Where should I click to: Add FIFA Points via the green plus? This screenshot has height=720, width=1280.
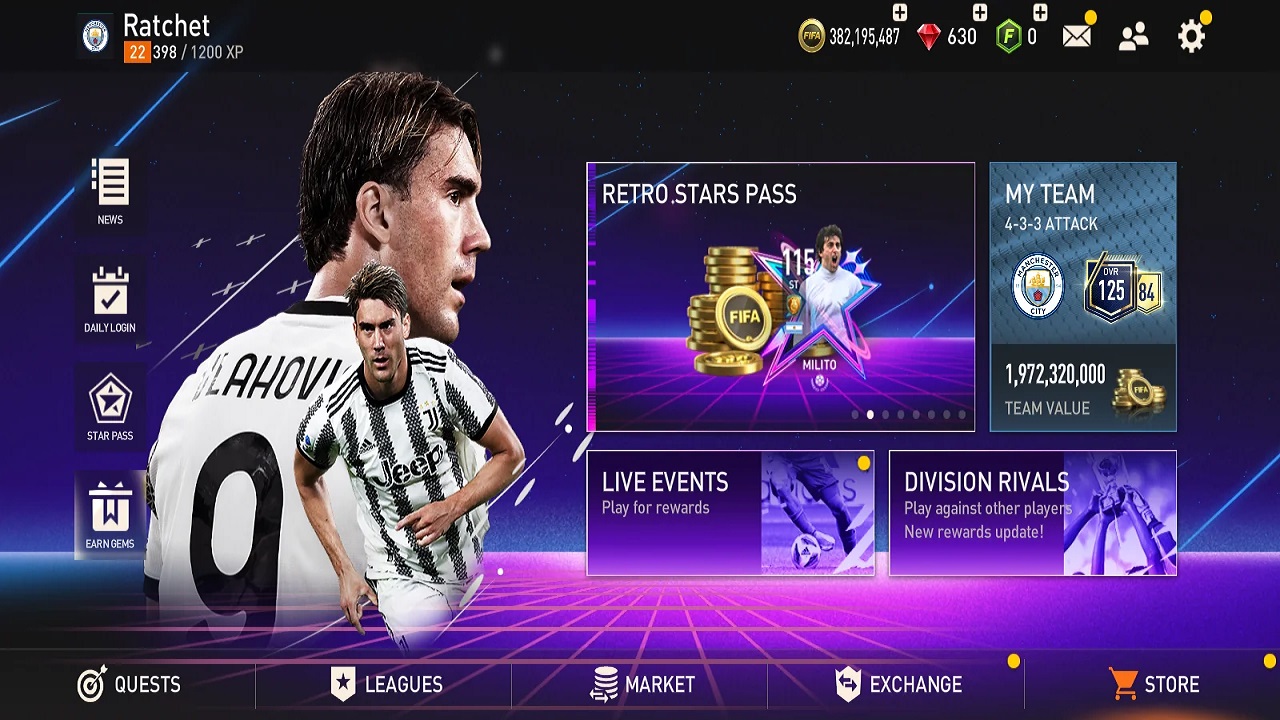pos(1038,14)
